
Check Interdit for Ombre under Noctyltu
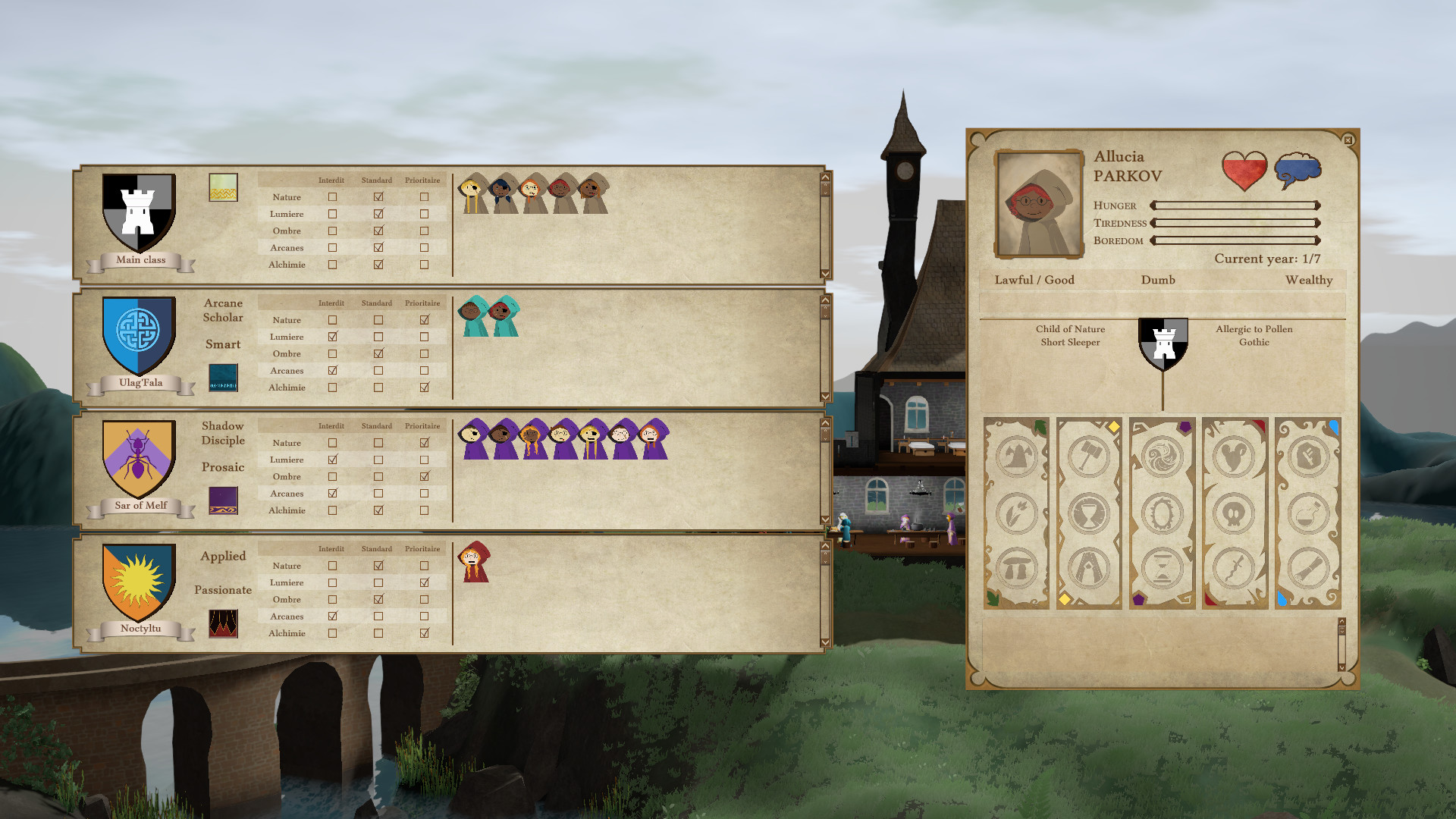332,599
